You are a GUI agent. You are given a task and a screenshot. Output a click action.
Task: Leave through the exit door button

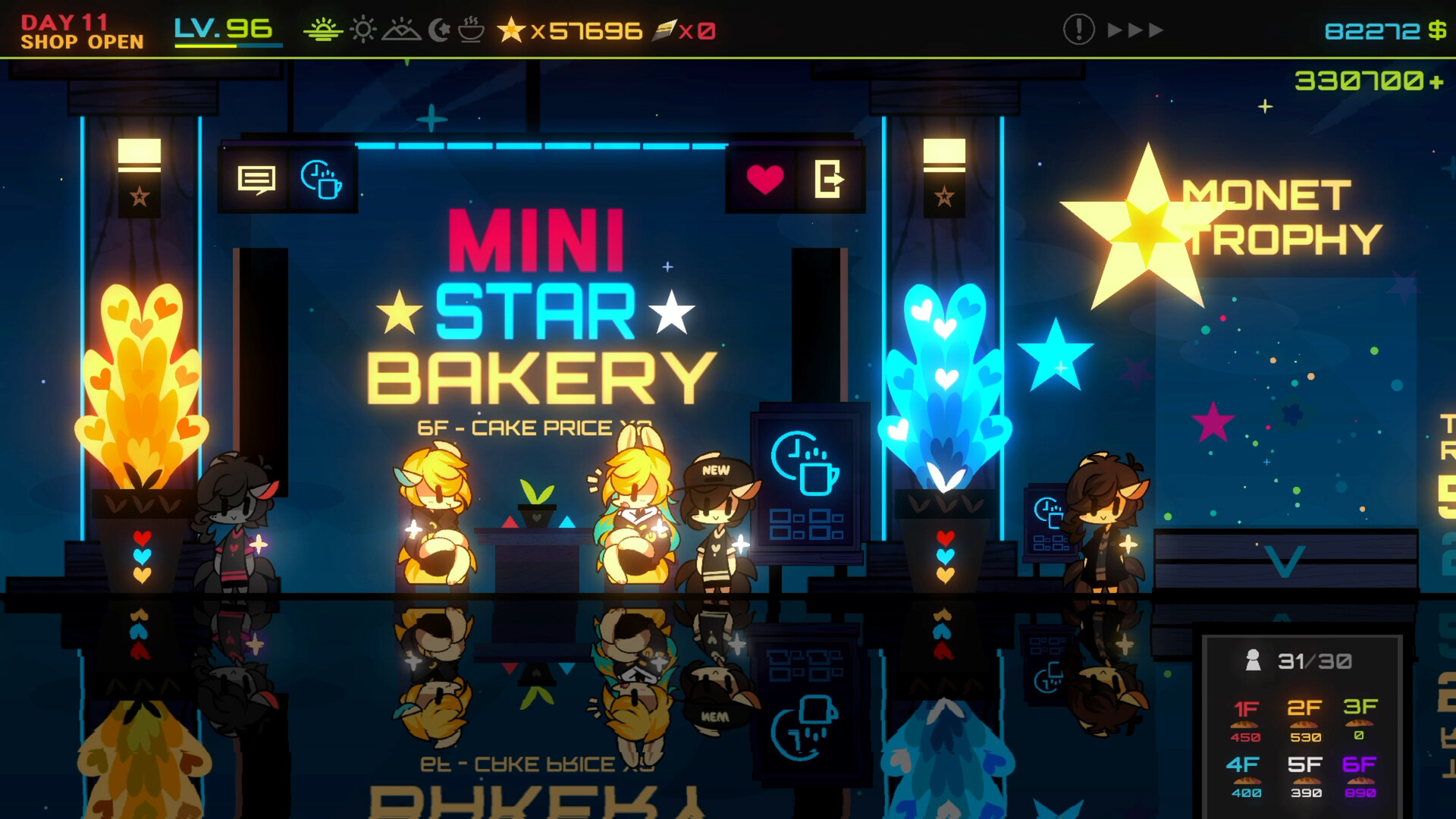(x=829, y=180)
